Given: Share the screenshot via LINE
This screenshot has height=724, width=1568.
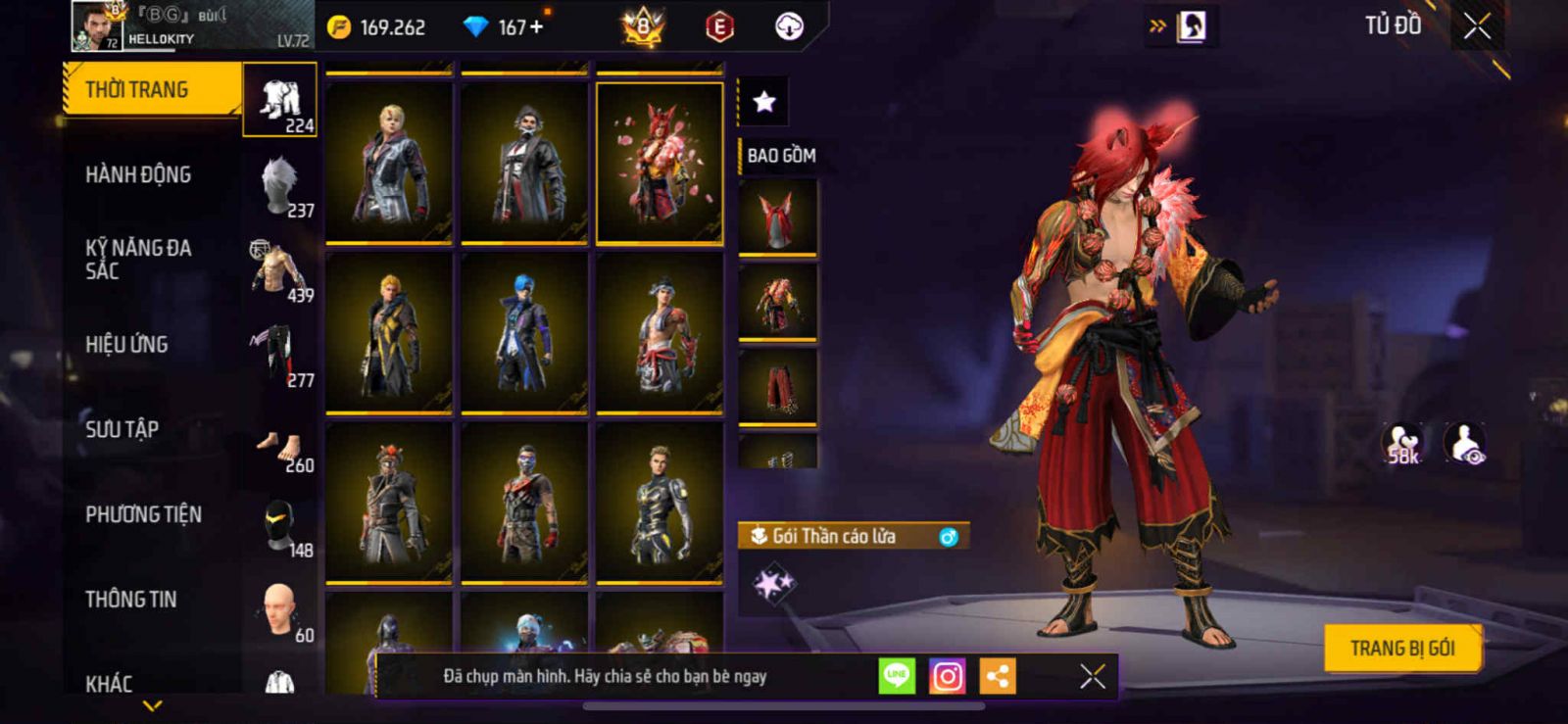Looking at the screenshot, I should point(897,676).
